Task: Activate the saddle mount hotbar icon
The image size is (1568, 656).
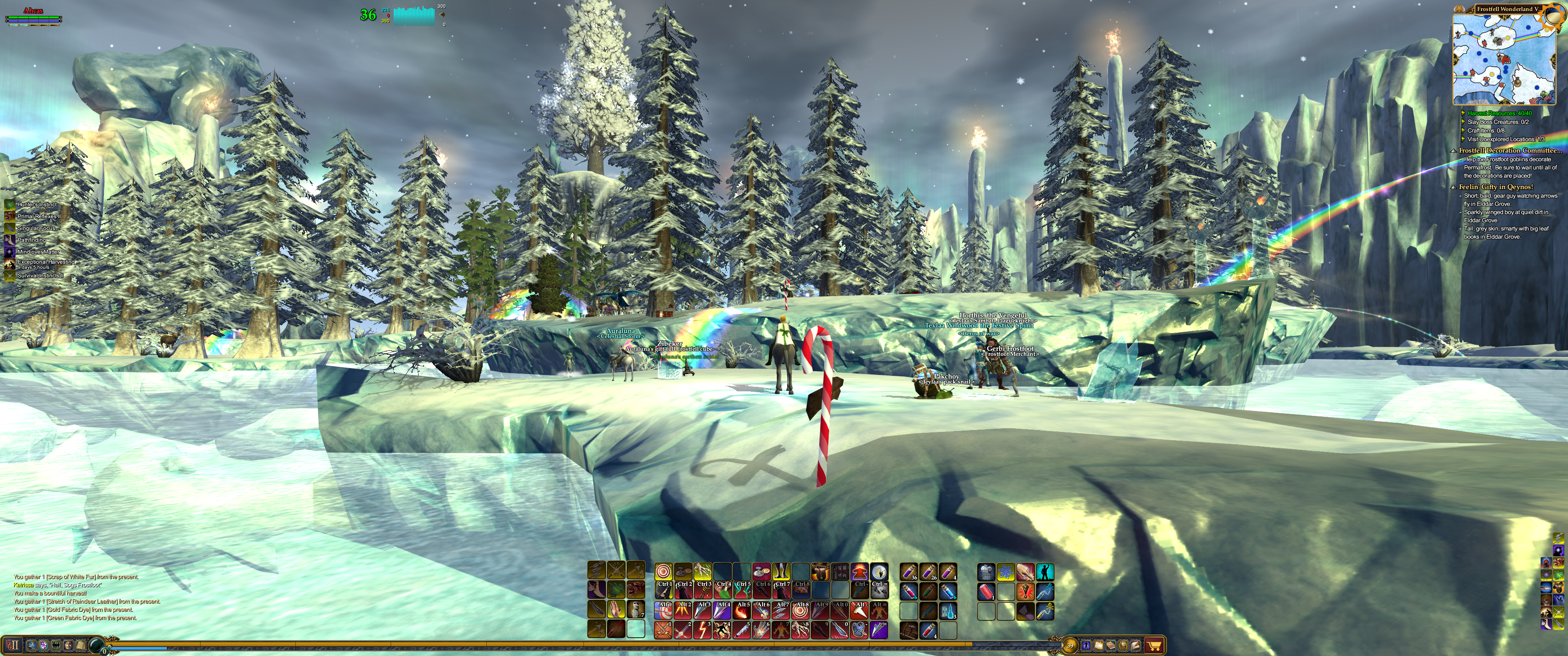Action: tap(820, 571)
